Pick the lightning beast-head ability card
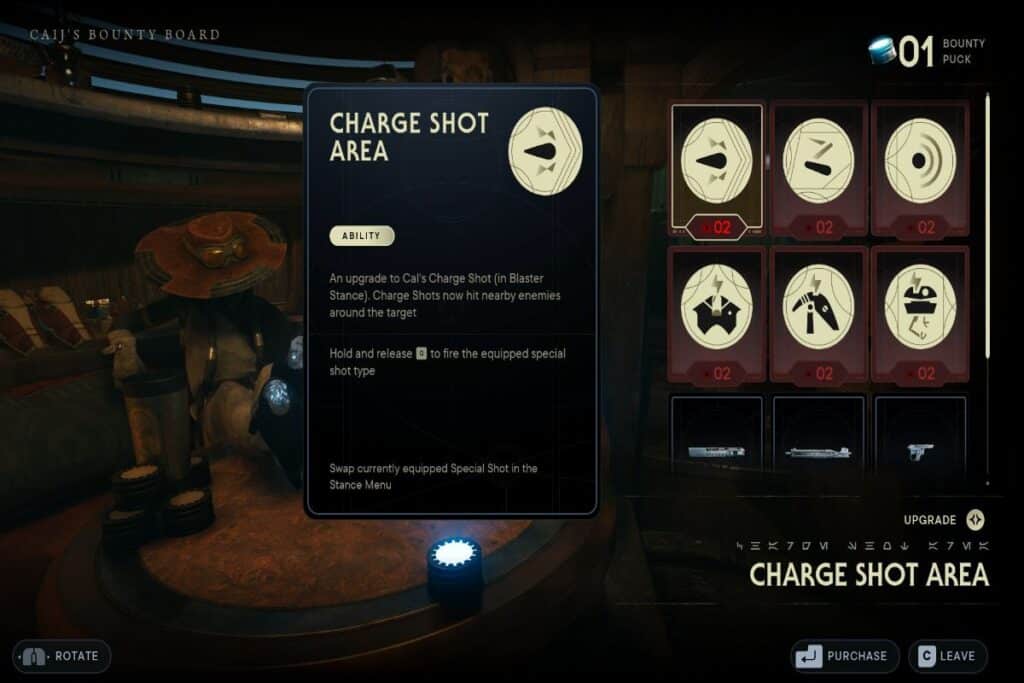 [716, 313]
